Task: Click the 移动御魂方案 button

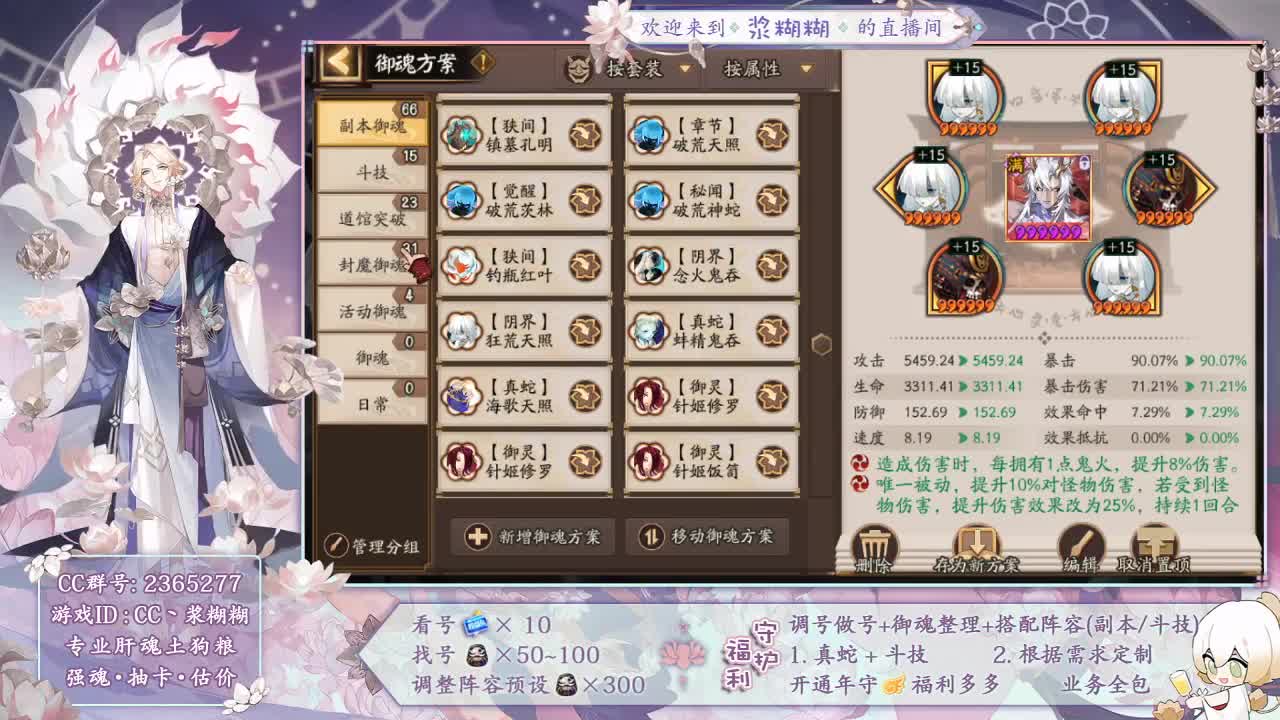Action: [x=706, y=538]
